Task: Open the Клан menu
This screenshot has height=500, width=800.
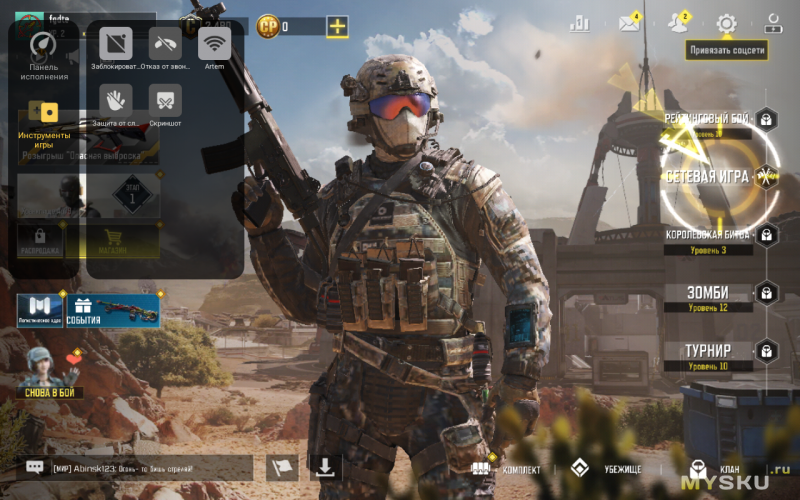Action: [x=716, y=468]
